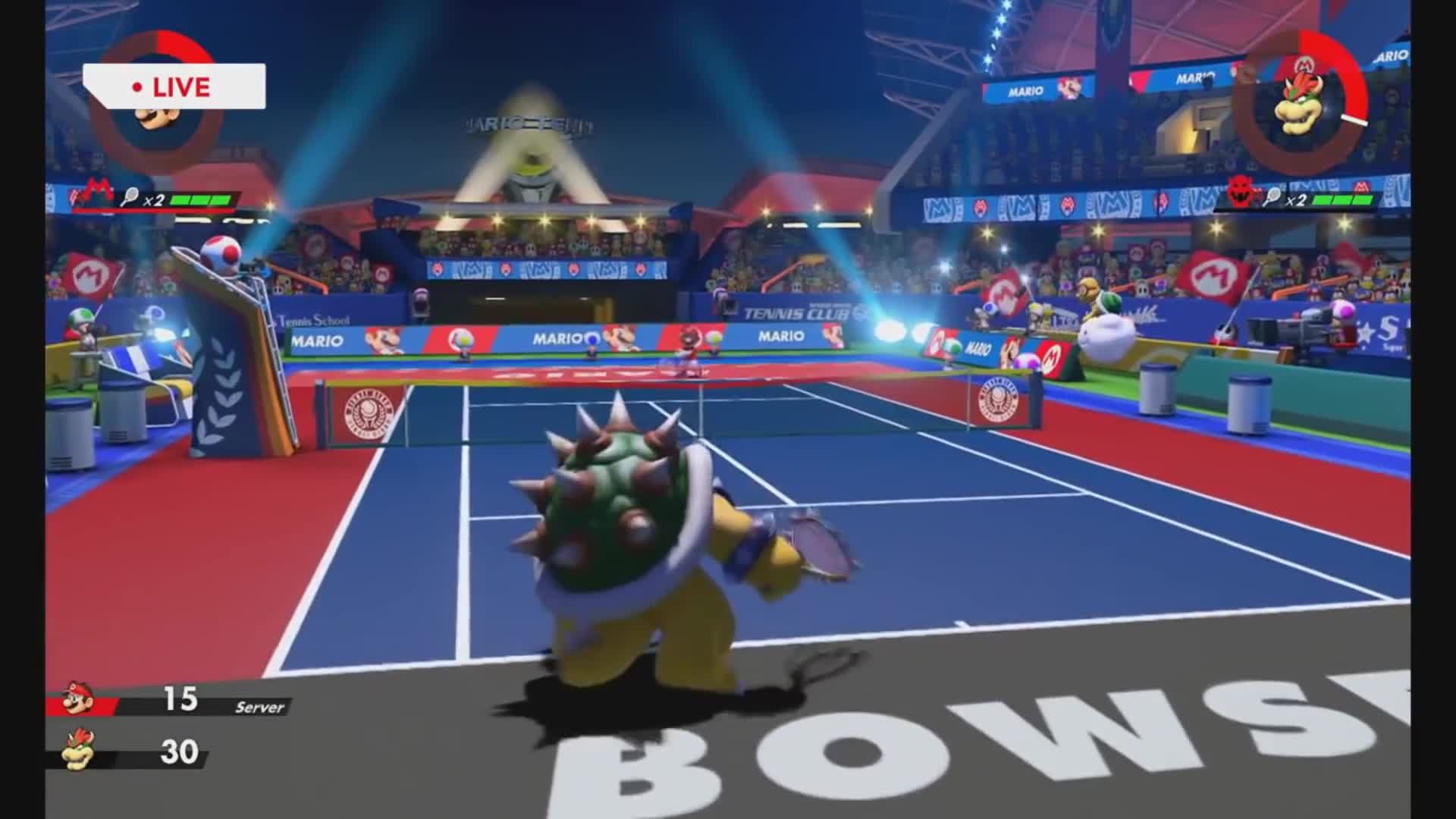Toggle the LIVE broadcast indicator
This screenshot has width=1456, height=819.
pos(174,86)
